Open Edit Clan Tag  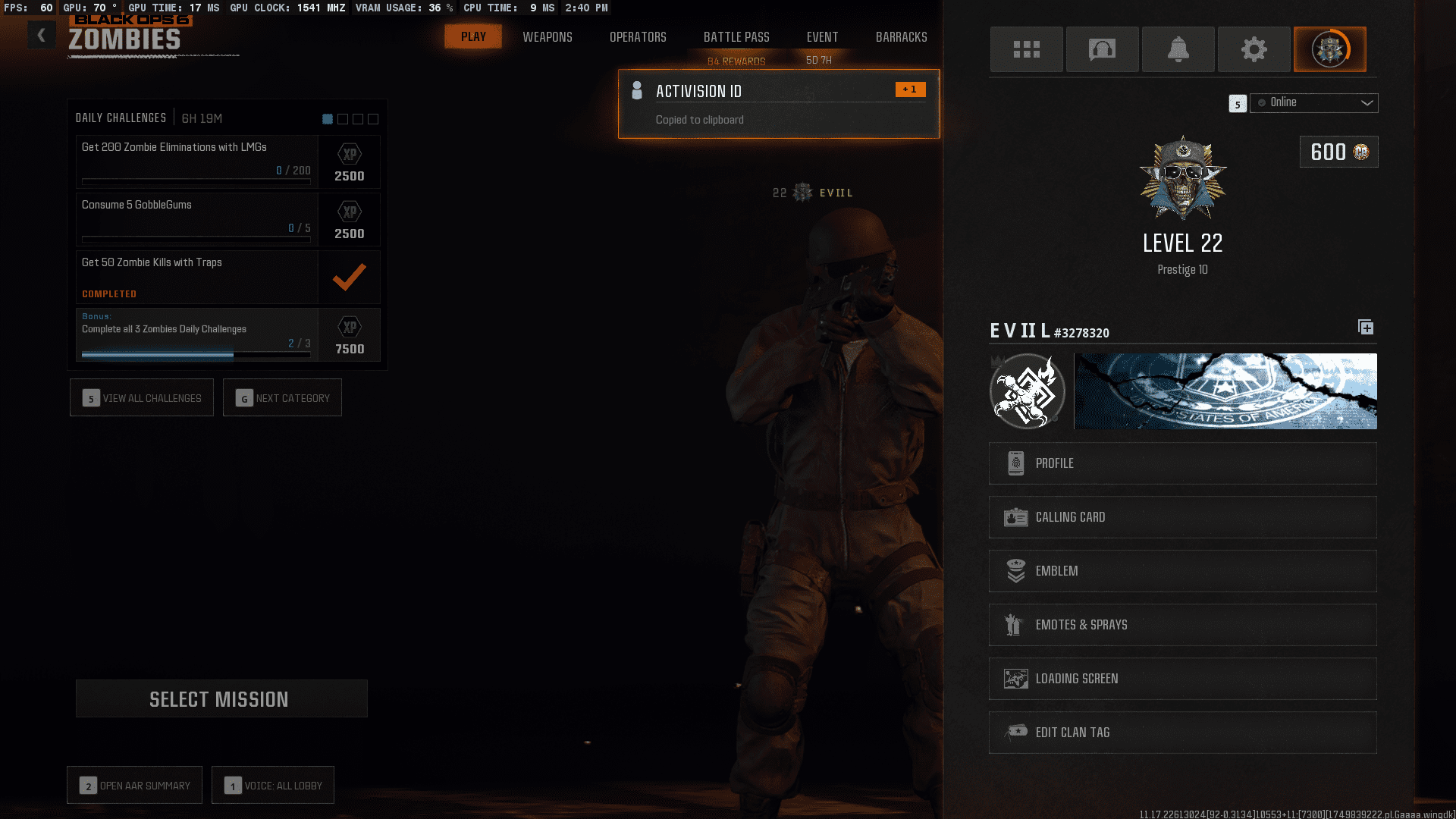click(x=1181, y=732)
